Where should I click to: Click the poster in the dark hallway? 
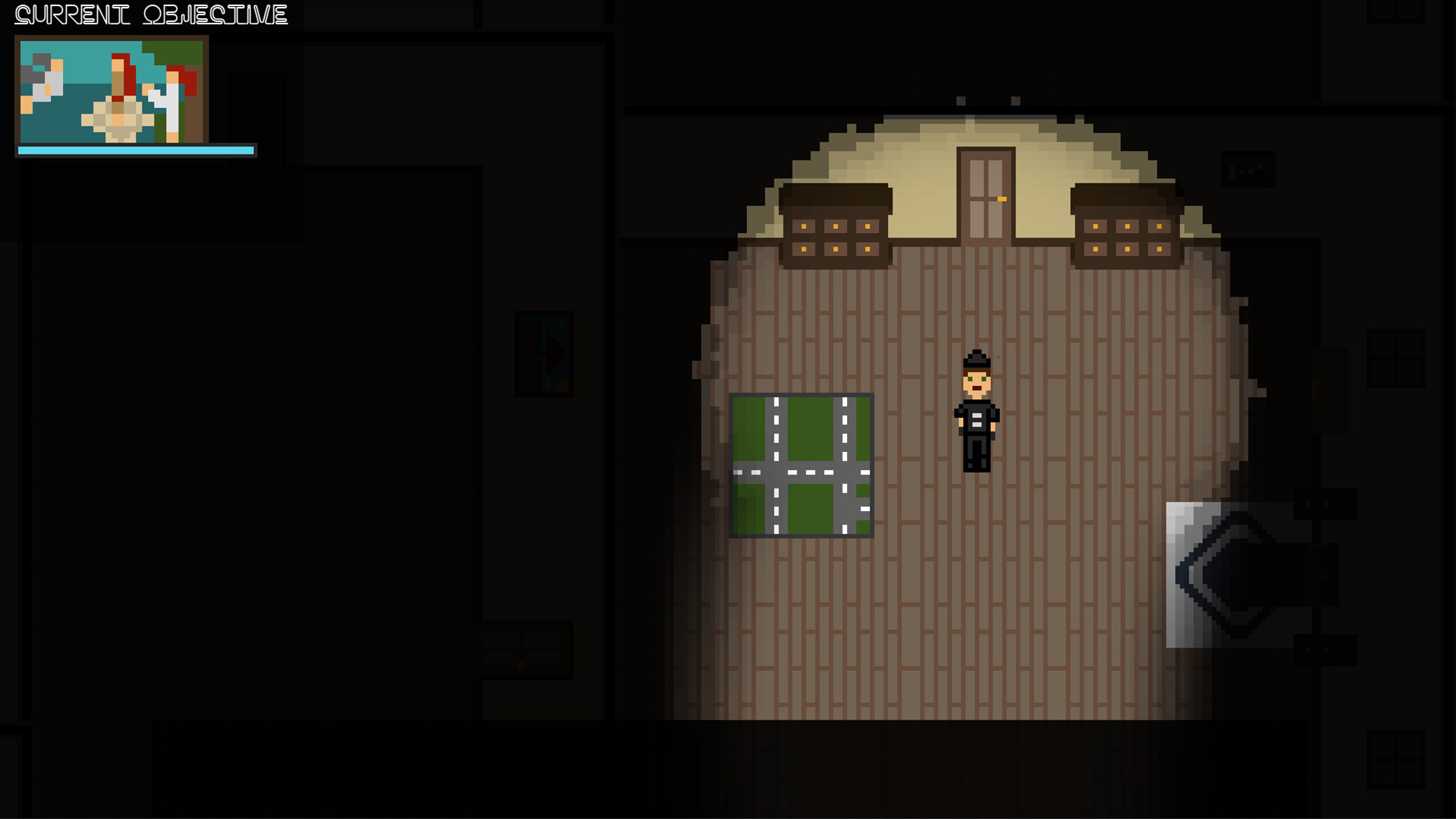pos(544,353)
